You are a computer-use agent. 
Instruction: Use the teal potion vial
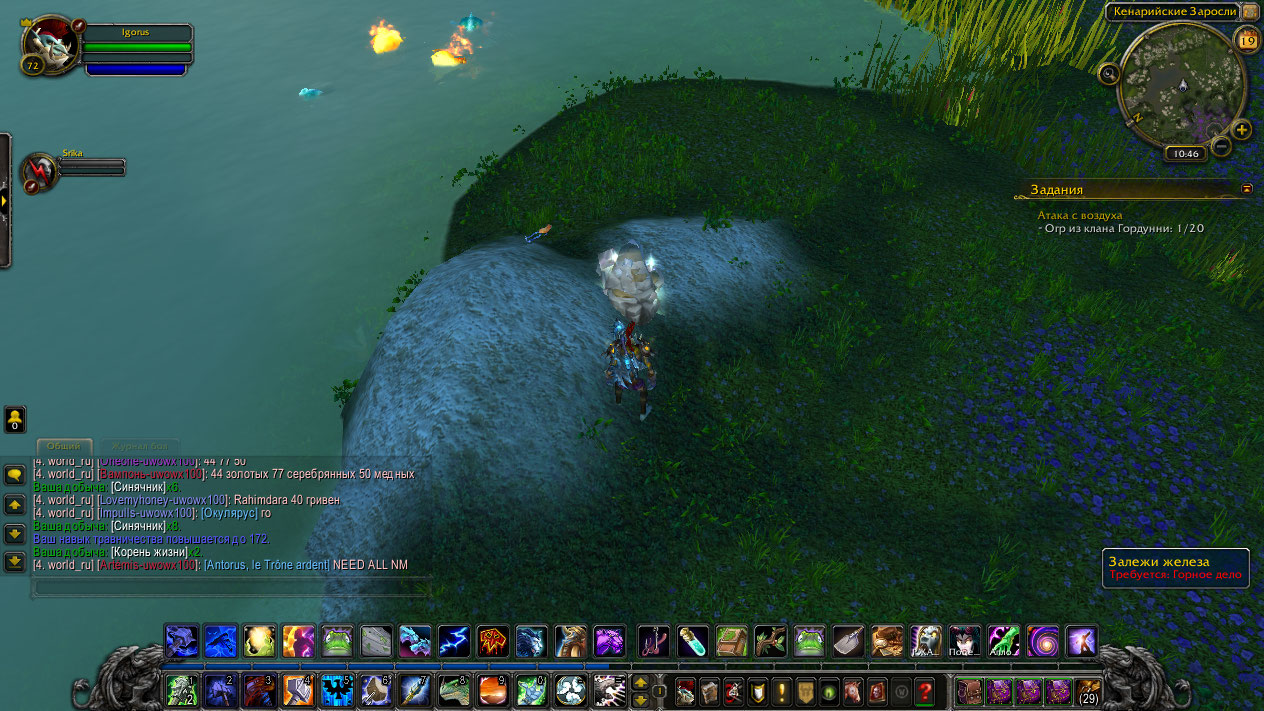tap(693, 641)
